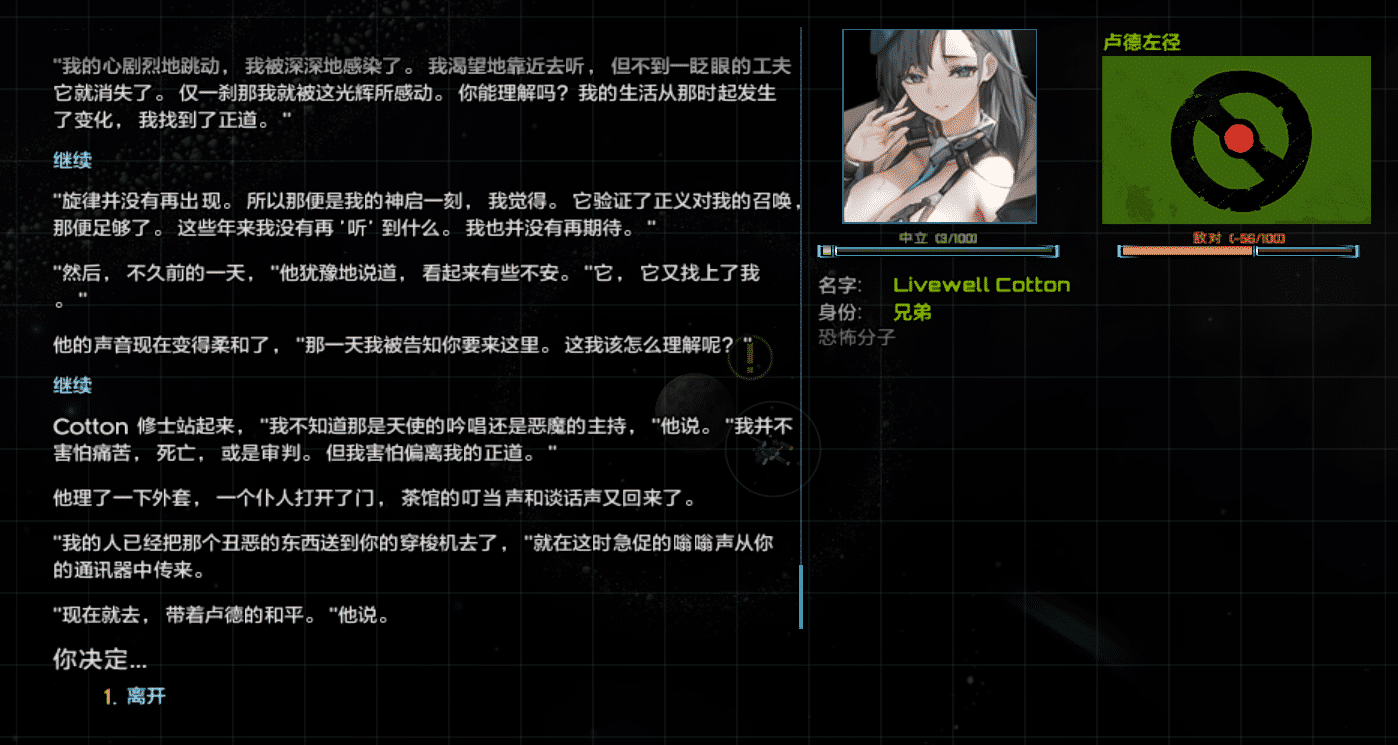1398x745 pixels.
Task: Click the 兄弟 identity label
Action: [910, 312]
